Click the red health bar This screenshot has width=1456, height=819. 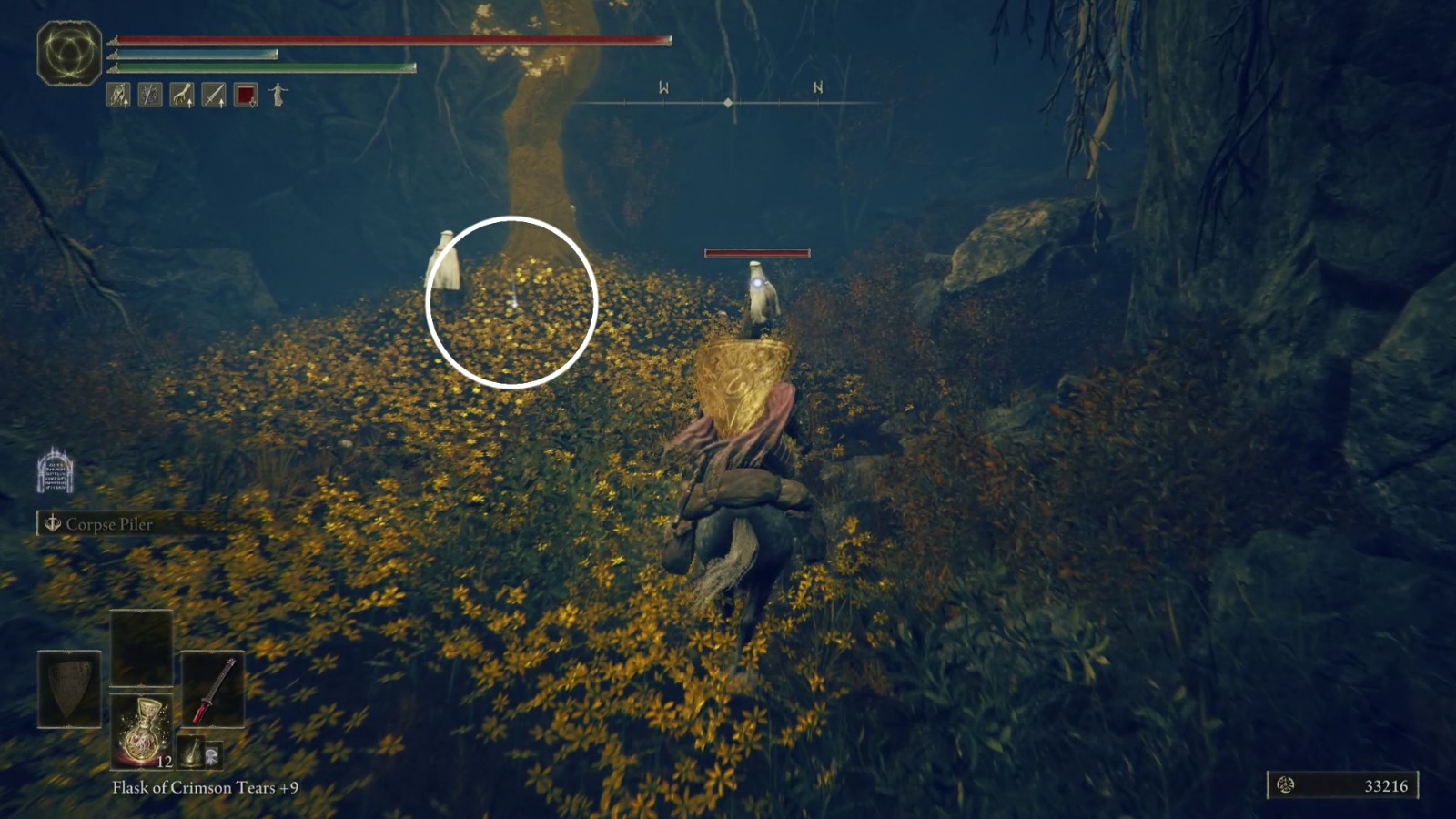391,40
